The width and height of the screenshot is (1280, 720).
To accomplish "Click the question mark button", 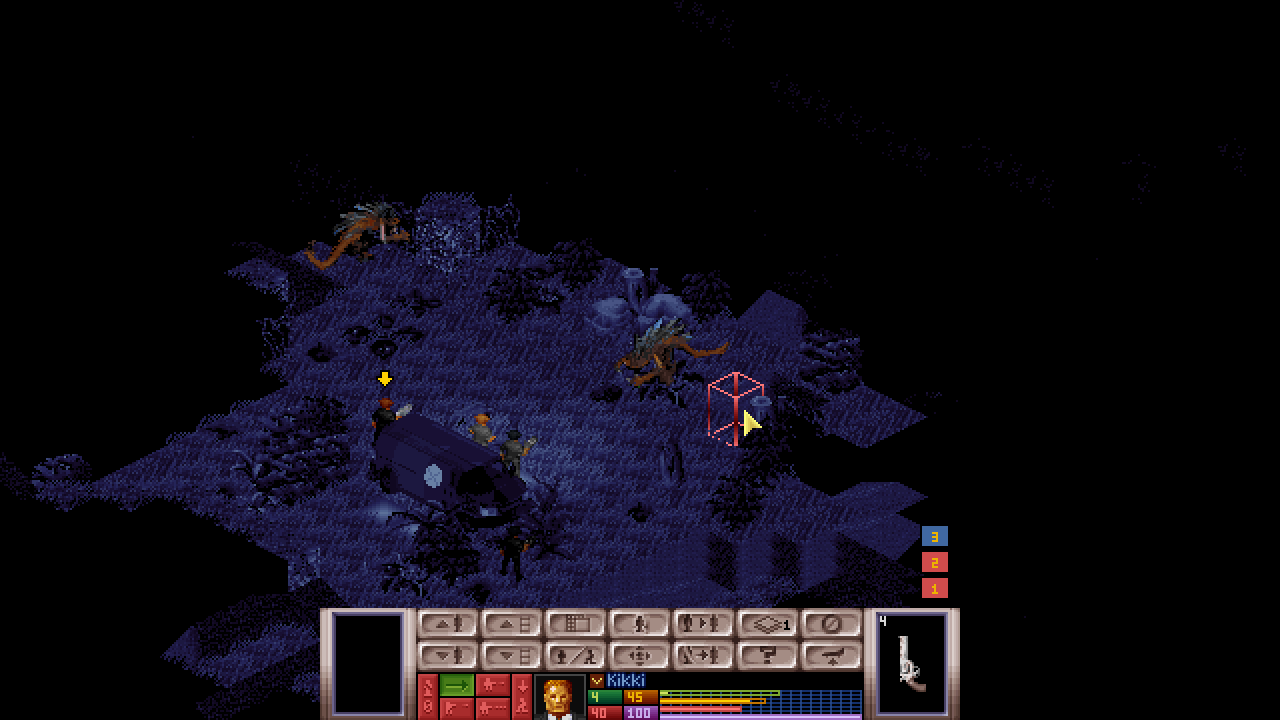I will [767, 656].
